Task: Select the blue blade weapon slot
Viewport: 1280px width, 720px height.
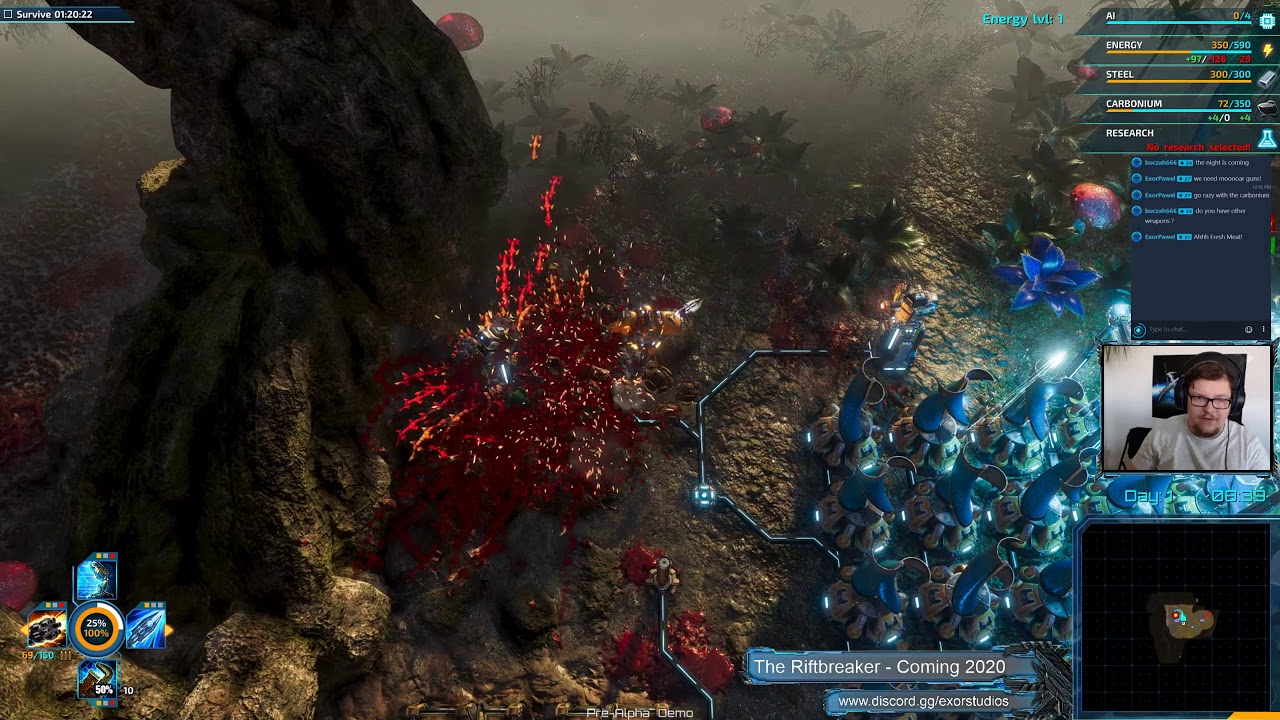Action: point(146,626)
